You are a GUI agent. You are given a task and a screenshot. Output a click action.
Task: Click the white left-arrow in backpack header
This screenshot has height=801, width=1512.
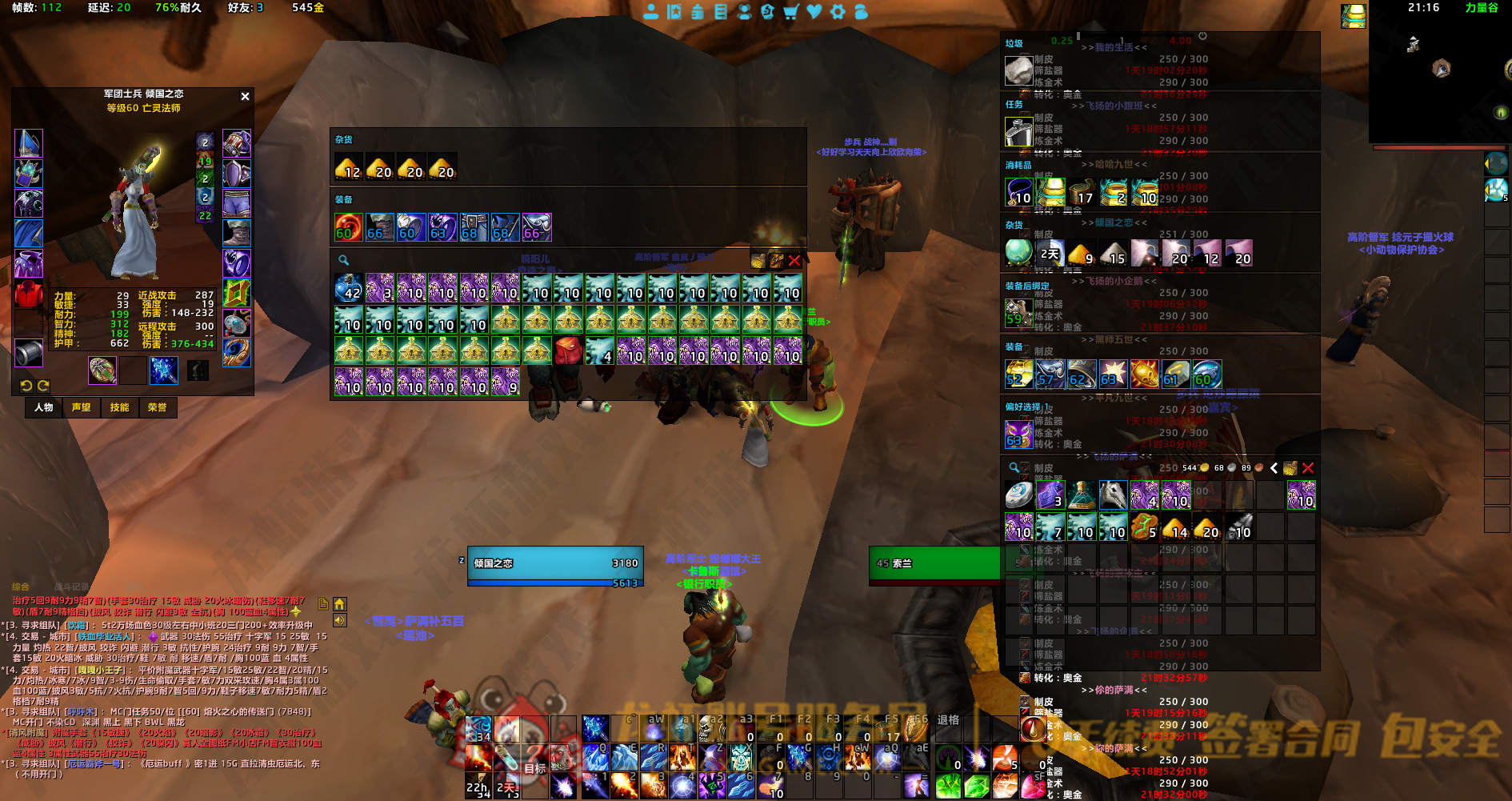(1274, 467)
